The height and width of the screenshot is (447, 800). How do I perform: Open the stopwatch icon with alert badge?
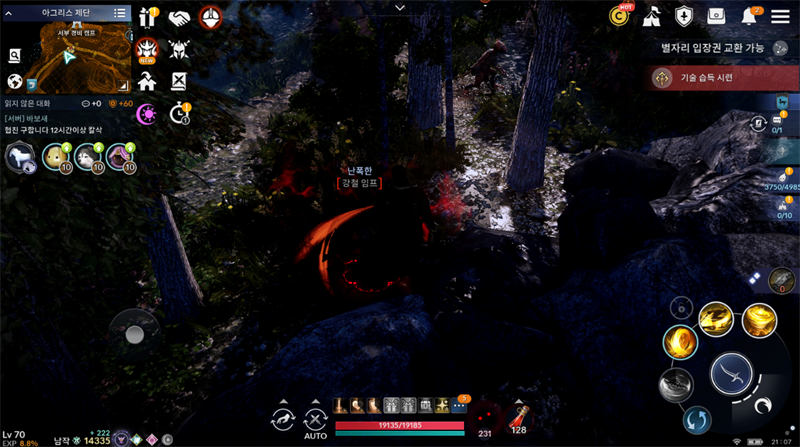coord(180,112)
